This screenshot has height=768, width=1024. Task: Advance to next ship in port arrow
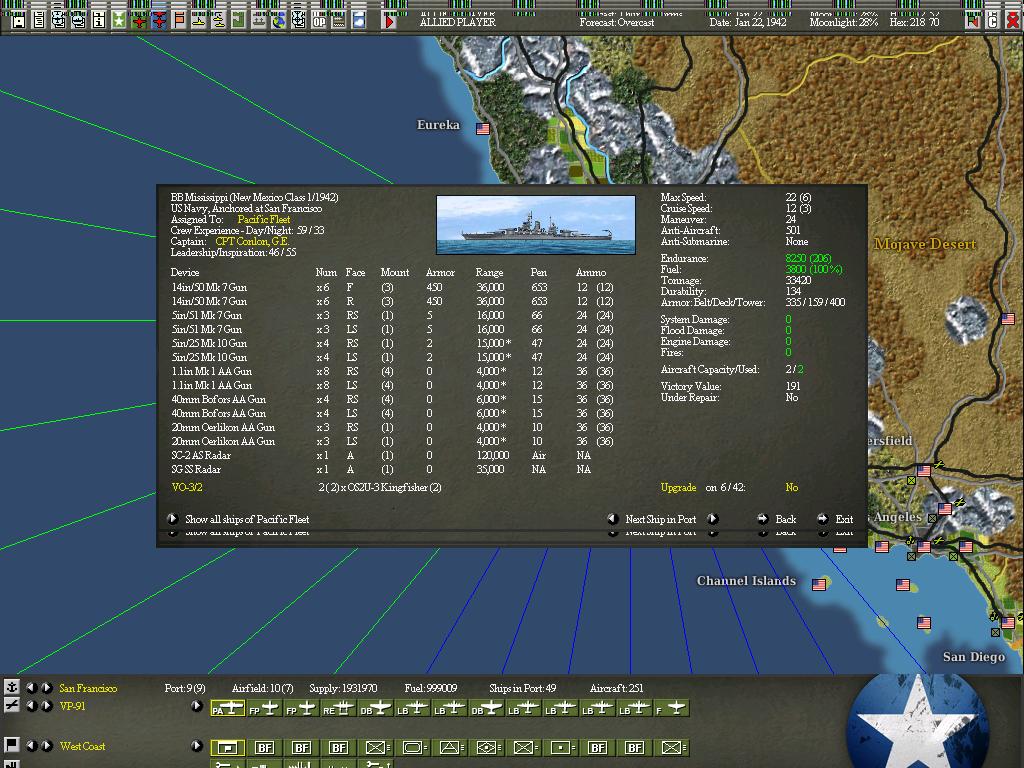pyautogui.click(x=712, y=519)
